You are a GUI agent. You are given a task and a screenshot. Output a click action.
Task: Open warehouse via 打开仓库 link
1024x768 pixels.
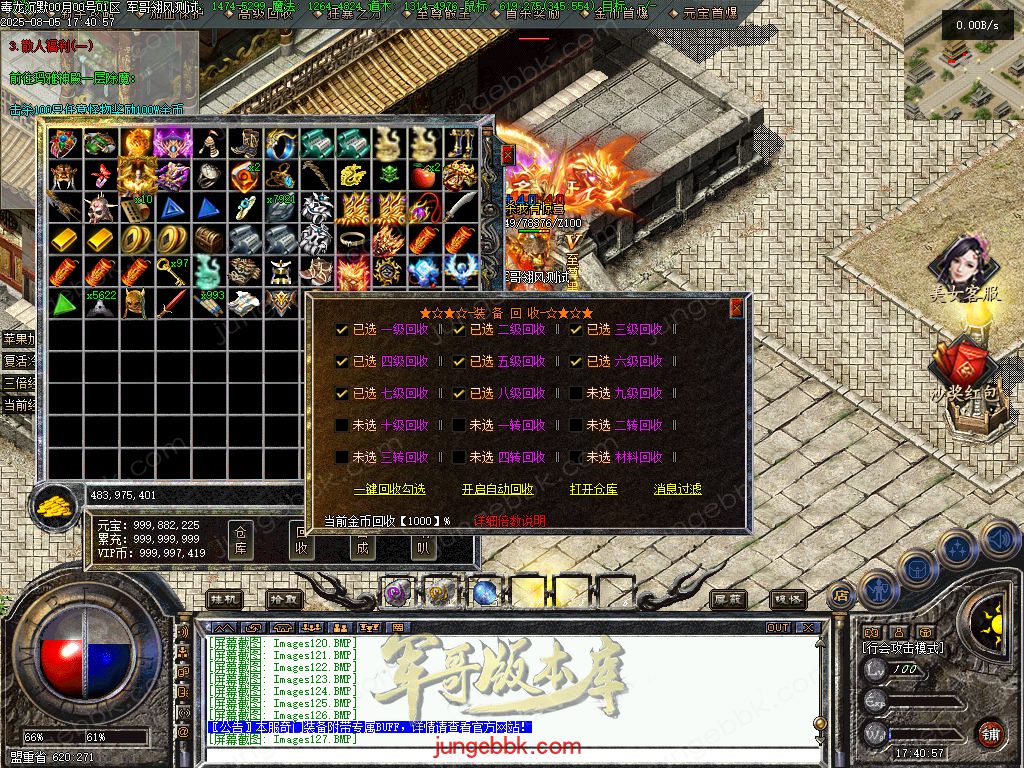(x=593, y=489)
